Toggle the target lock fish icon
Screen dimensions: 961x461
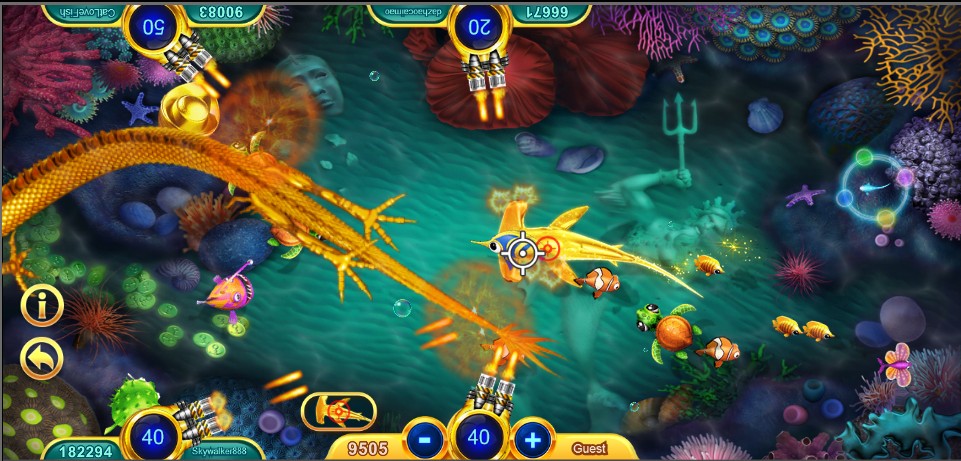(x=339, y=410)
